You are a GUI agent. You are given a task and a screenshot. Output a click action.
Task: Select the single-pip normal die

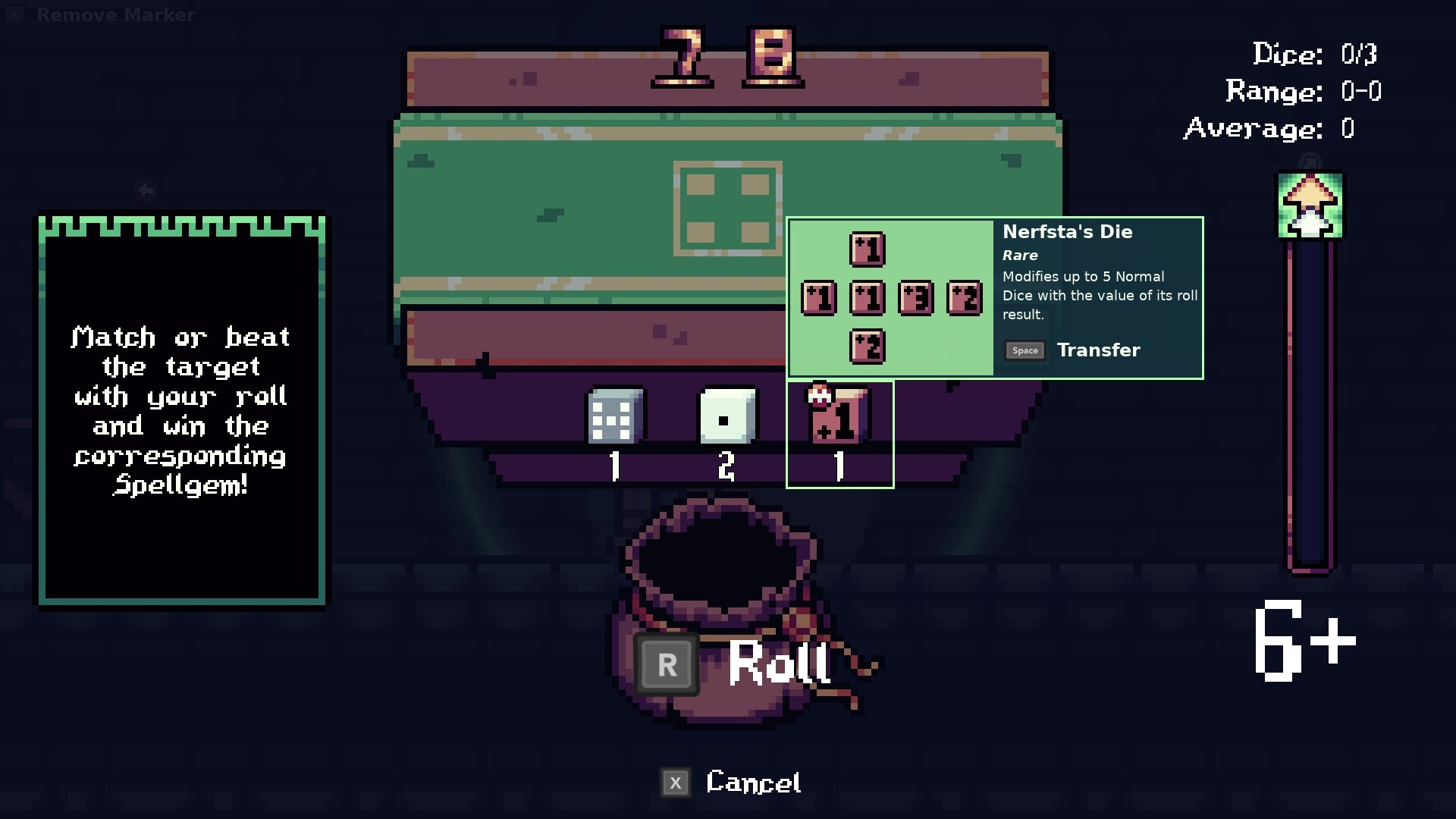(726, 416)
